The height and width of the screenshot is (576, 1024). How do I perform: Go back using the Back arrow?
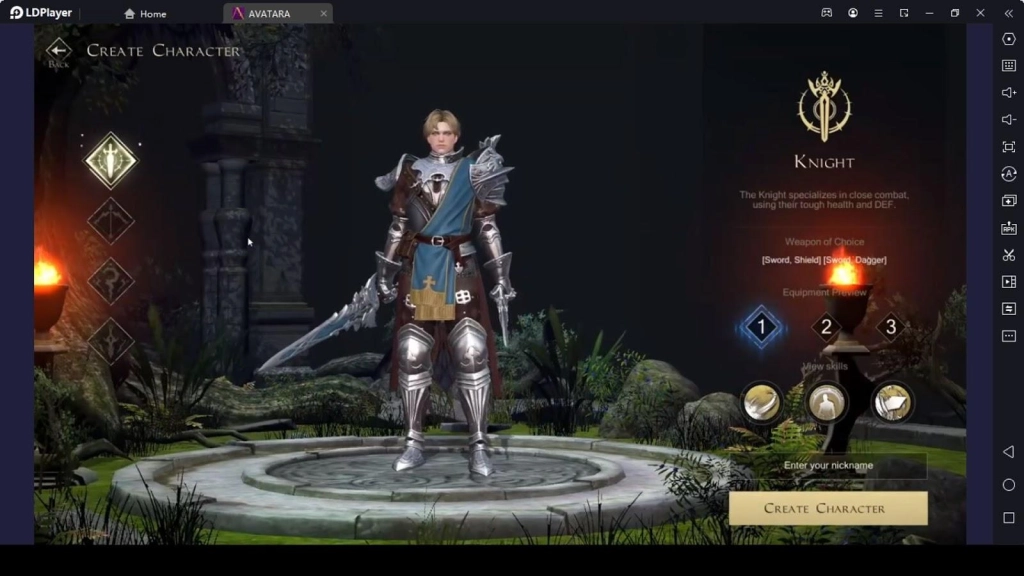pos(59,52)
